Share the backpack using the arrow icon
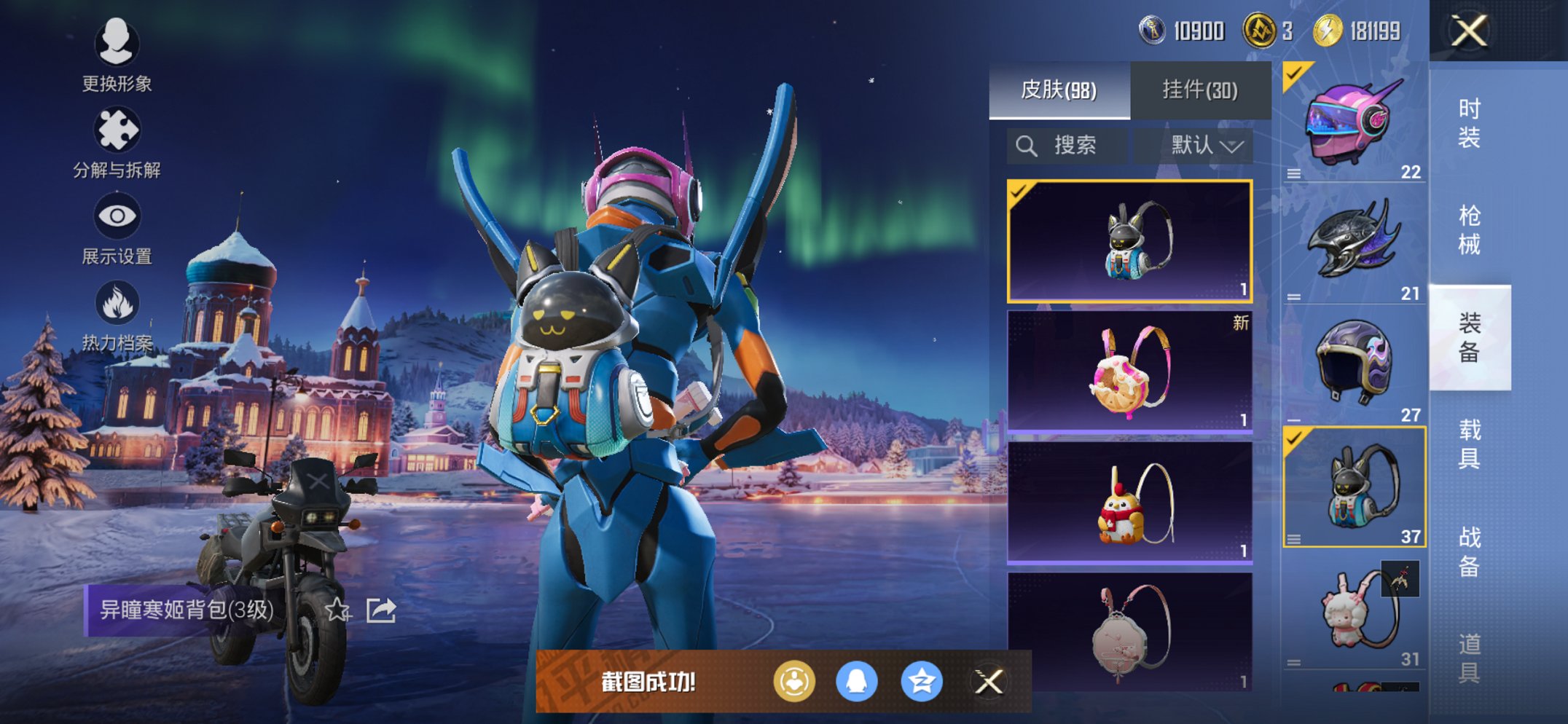 tap(381, 610)
